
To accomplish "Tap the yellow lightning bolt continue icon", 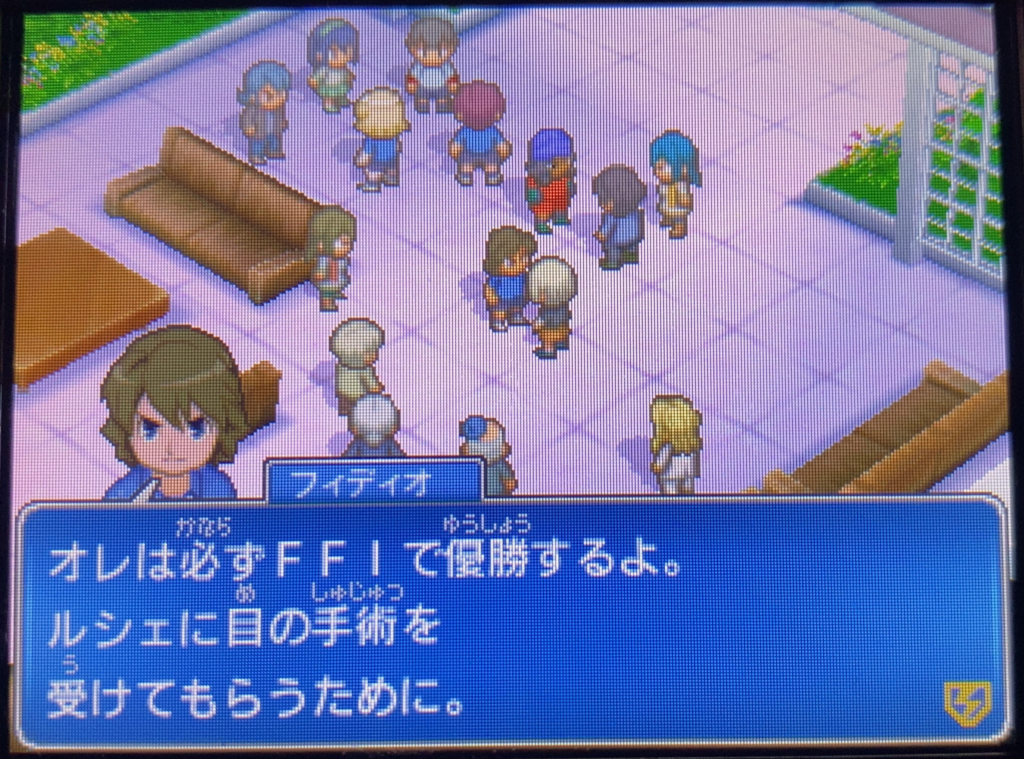I will coord(967,703).
